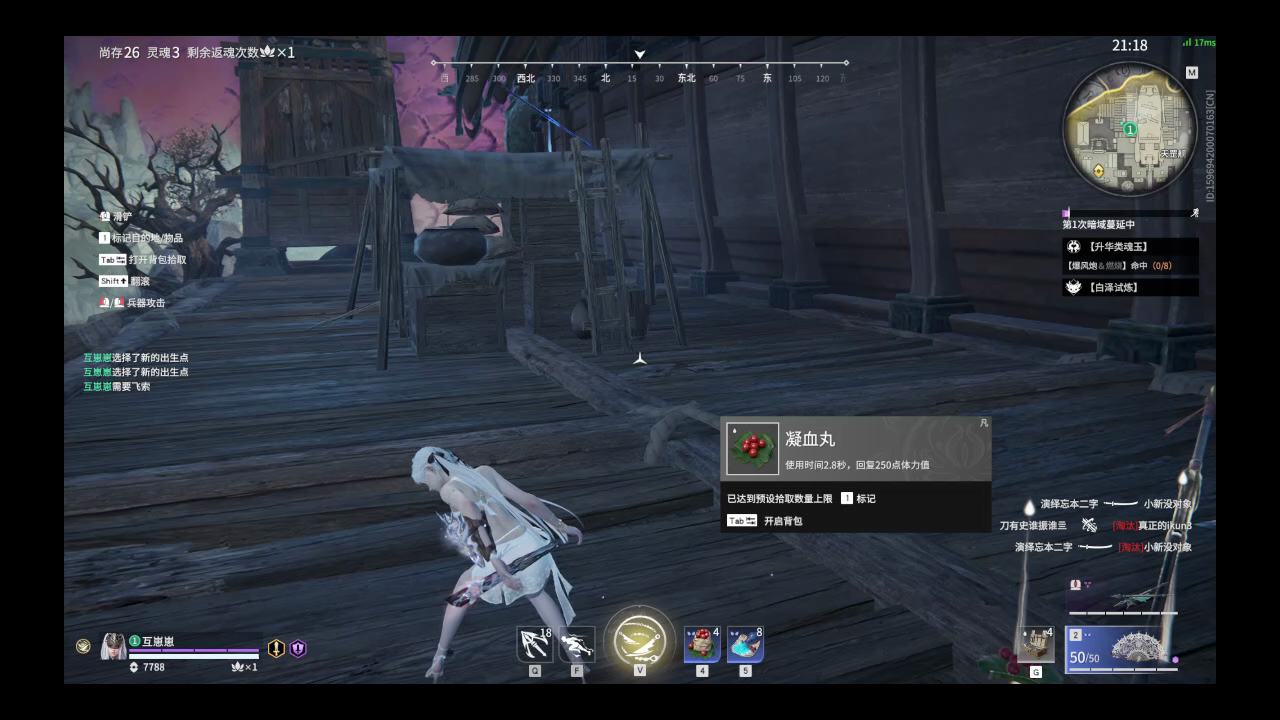Use the red berry healing item slot
The width and height of the screenshot is (1280, 720).
(x=702, y=644)
